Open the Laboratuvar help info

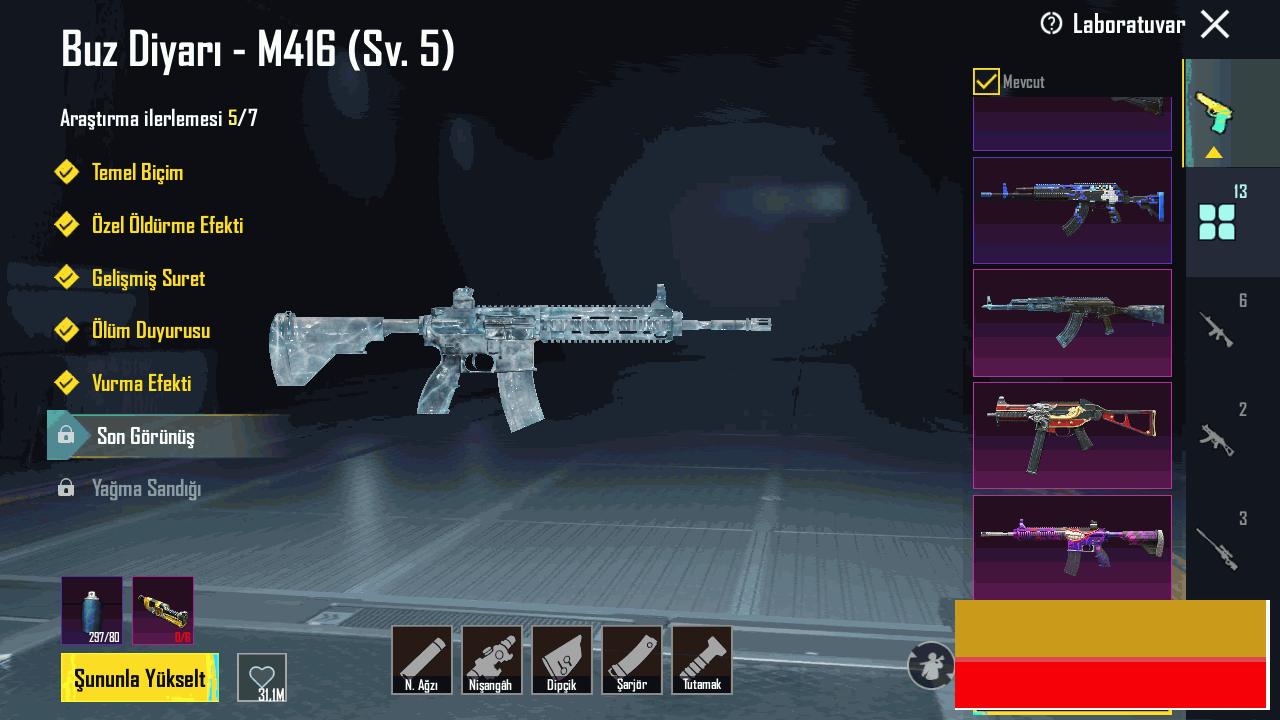(1051, 24)
